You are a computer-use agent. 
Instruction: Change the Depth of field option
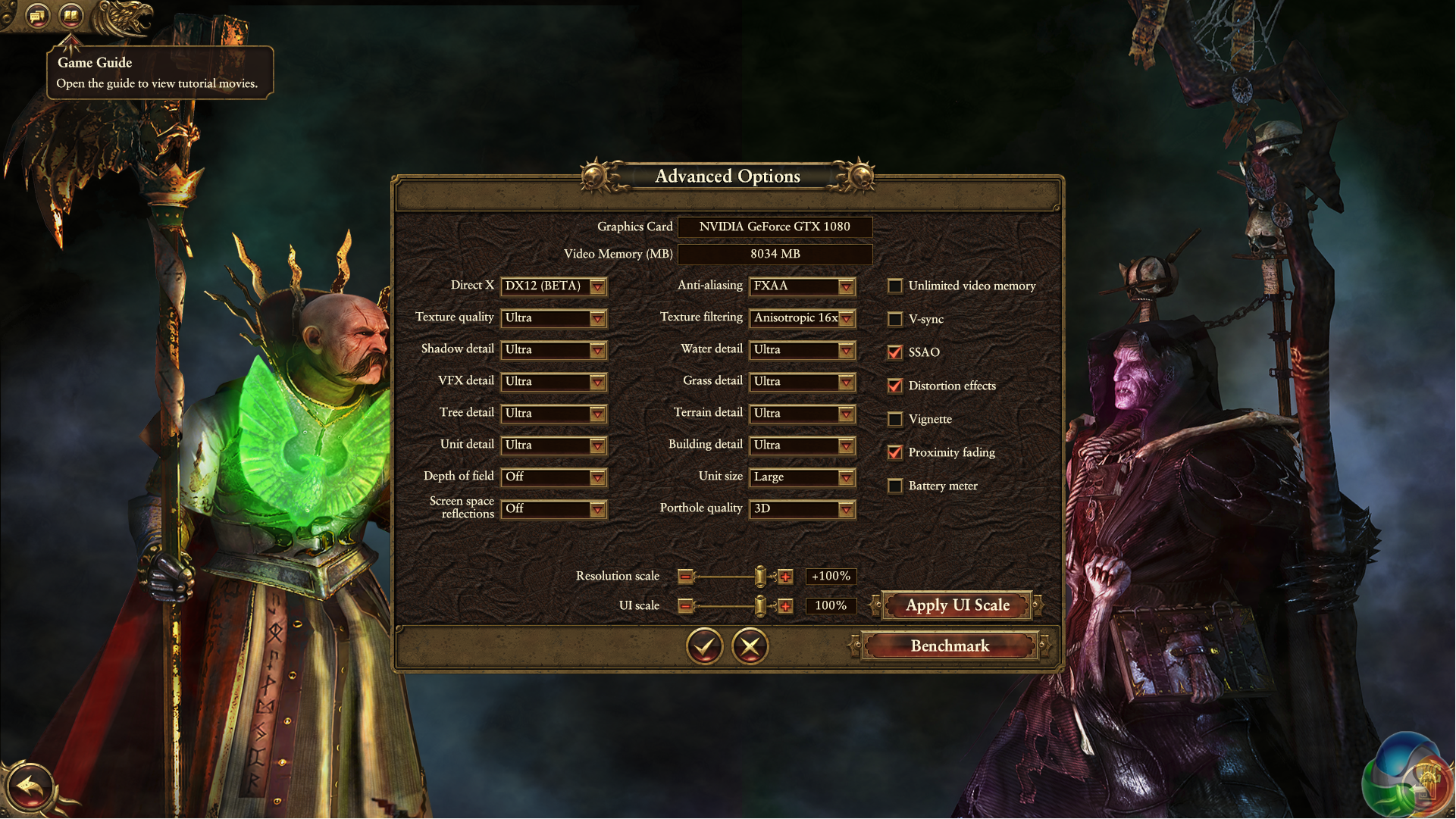pyautogui.click(x=553, y=477)
